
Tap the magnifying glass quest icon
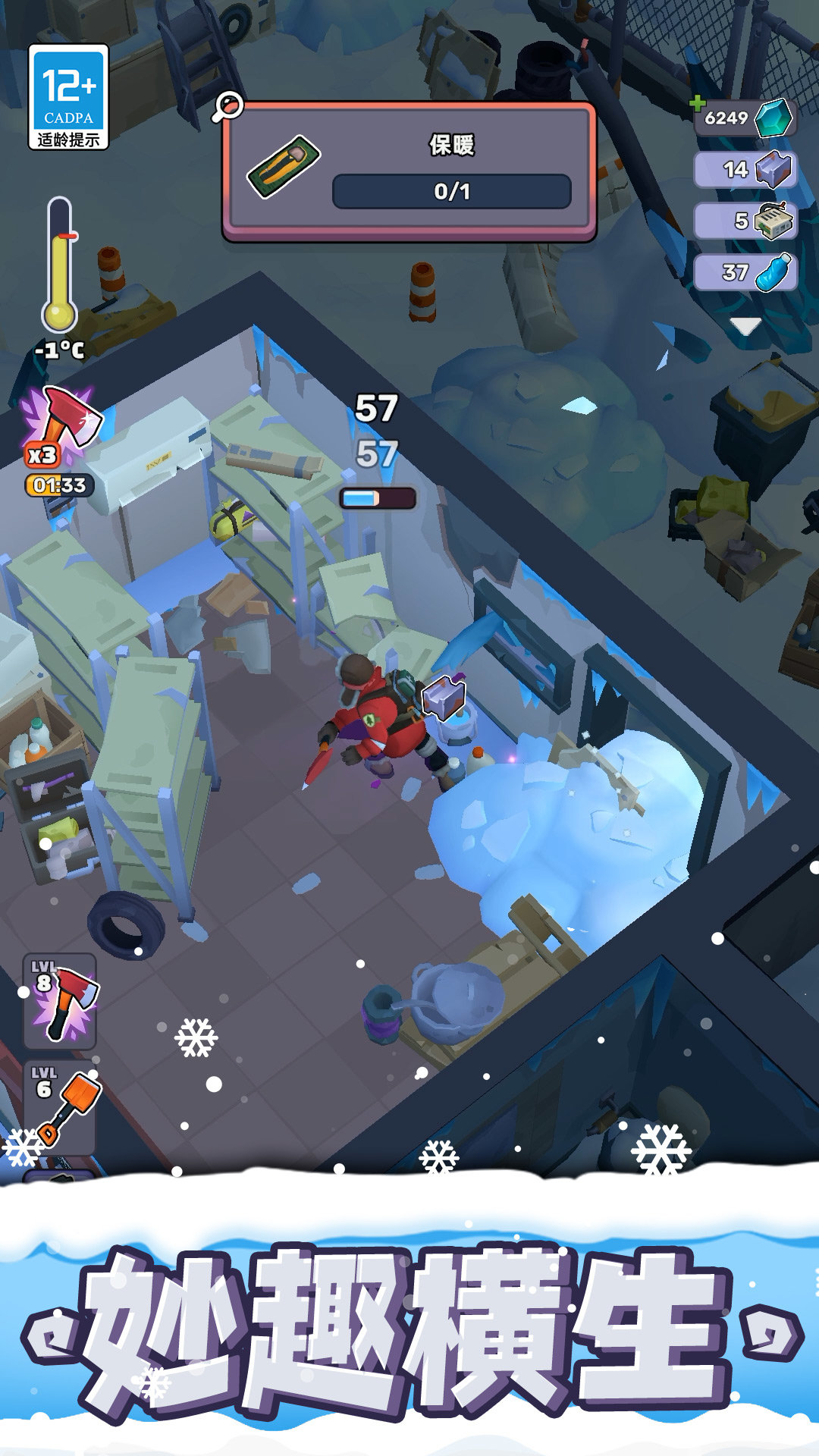pos(227,107)
